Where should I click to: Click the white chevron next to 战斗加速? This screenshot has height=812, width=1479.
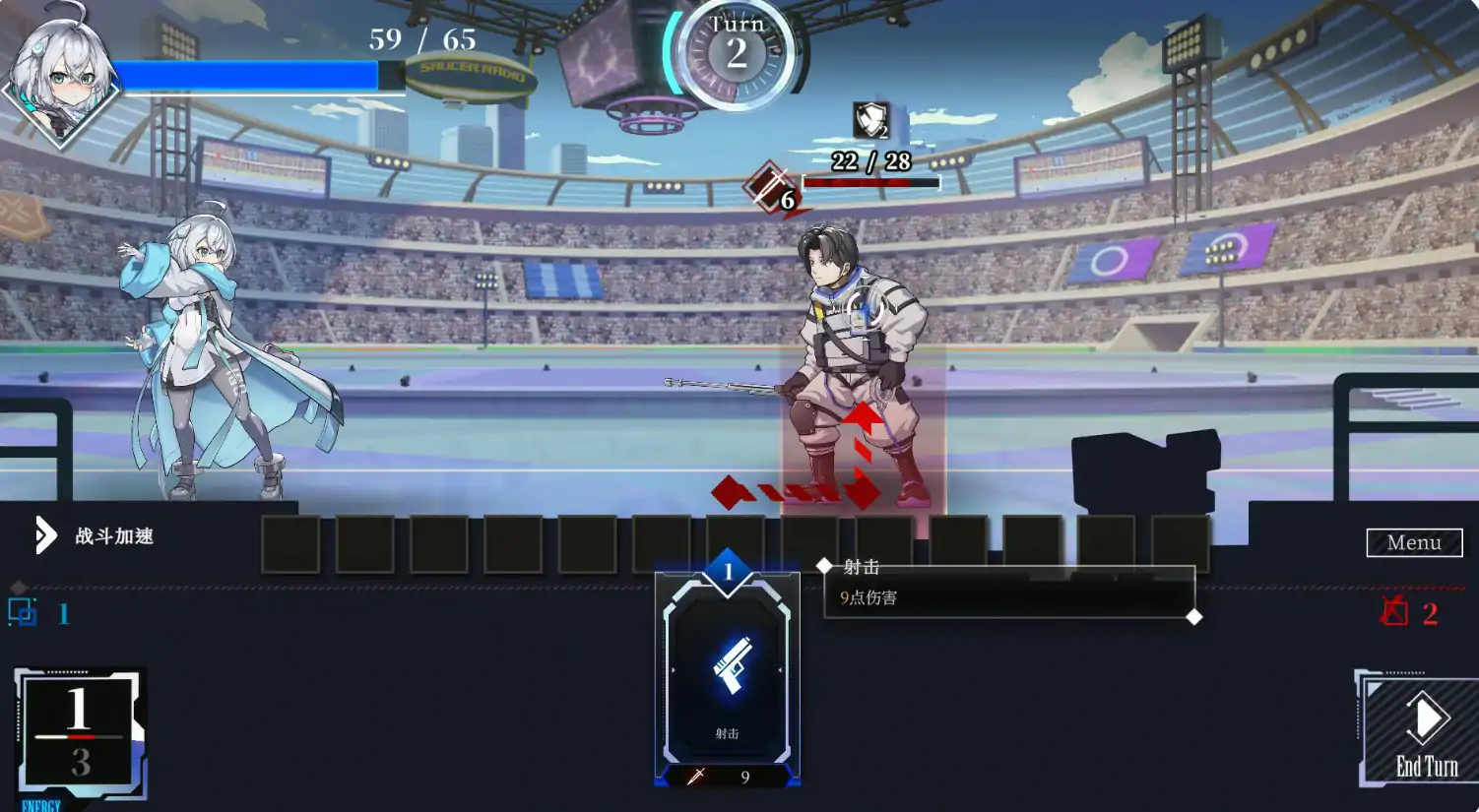click(x=45, y=535)
